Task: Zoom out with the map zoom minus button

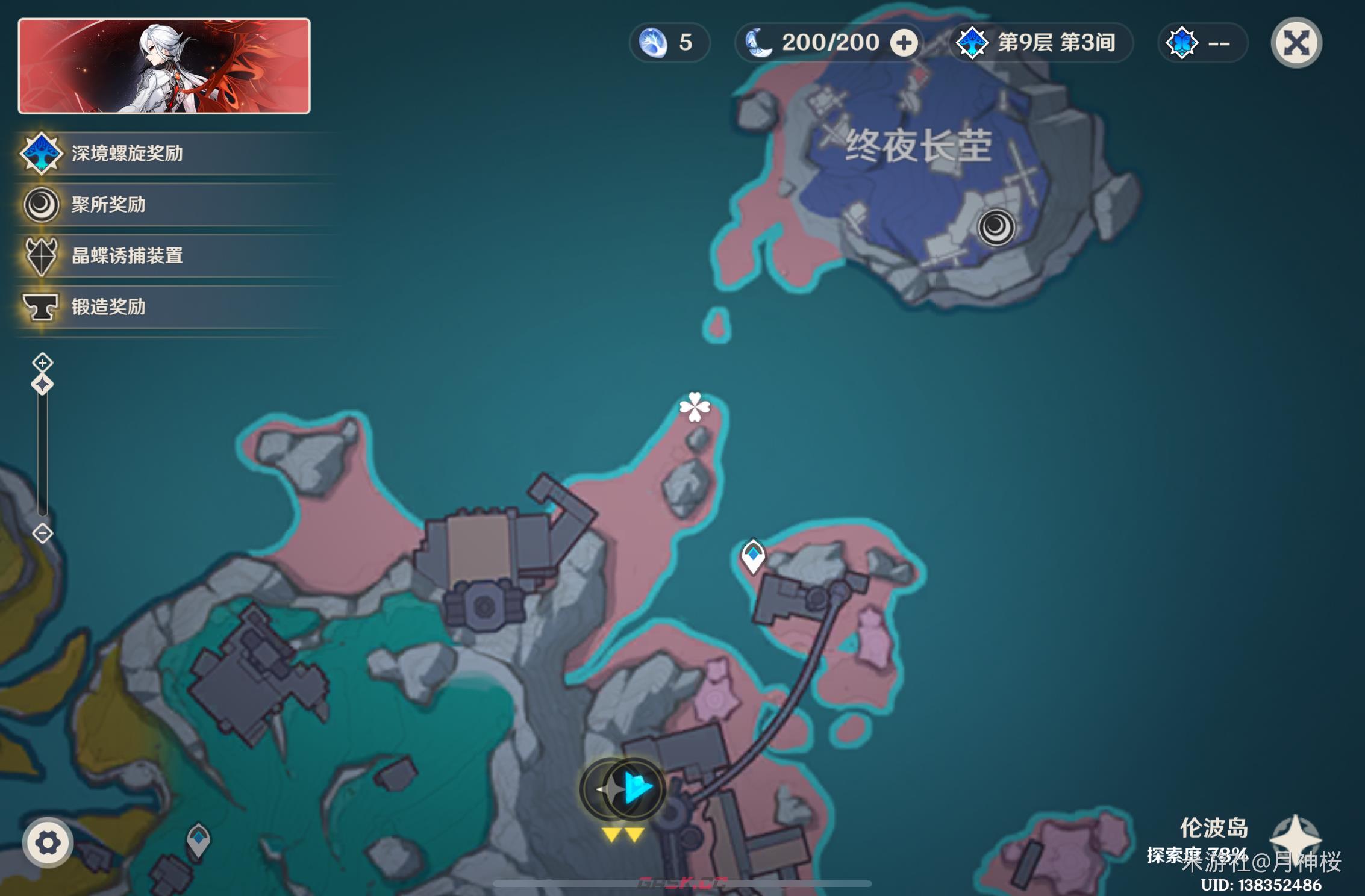Action: (x=42, y=534)
